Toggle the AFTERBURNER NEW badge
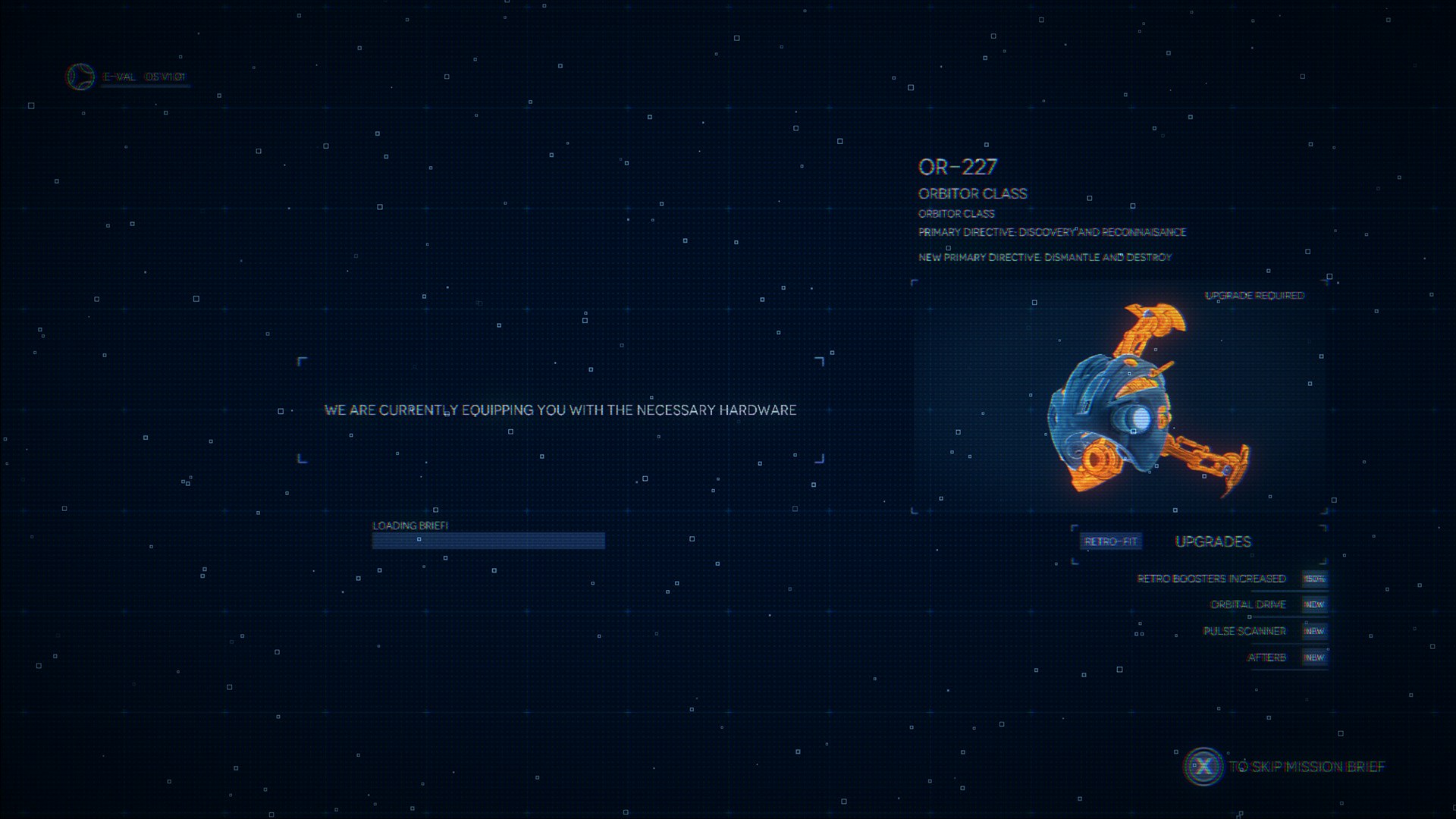1456x819 pixels. point(1314,657)
